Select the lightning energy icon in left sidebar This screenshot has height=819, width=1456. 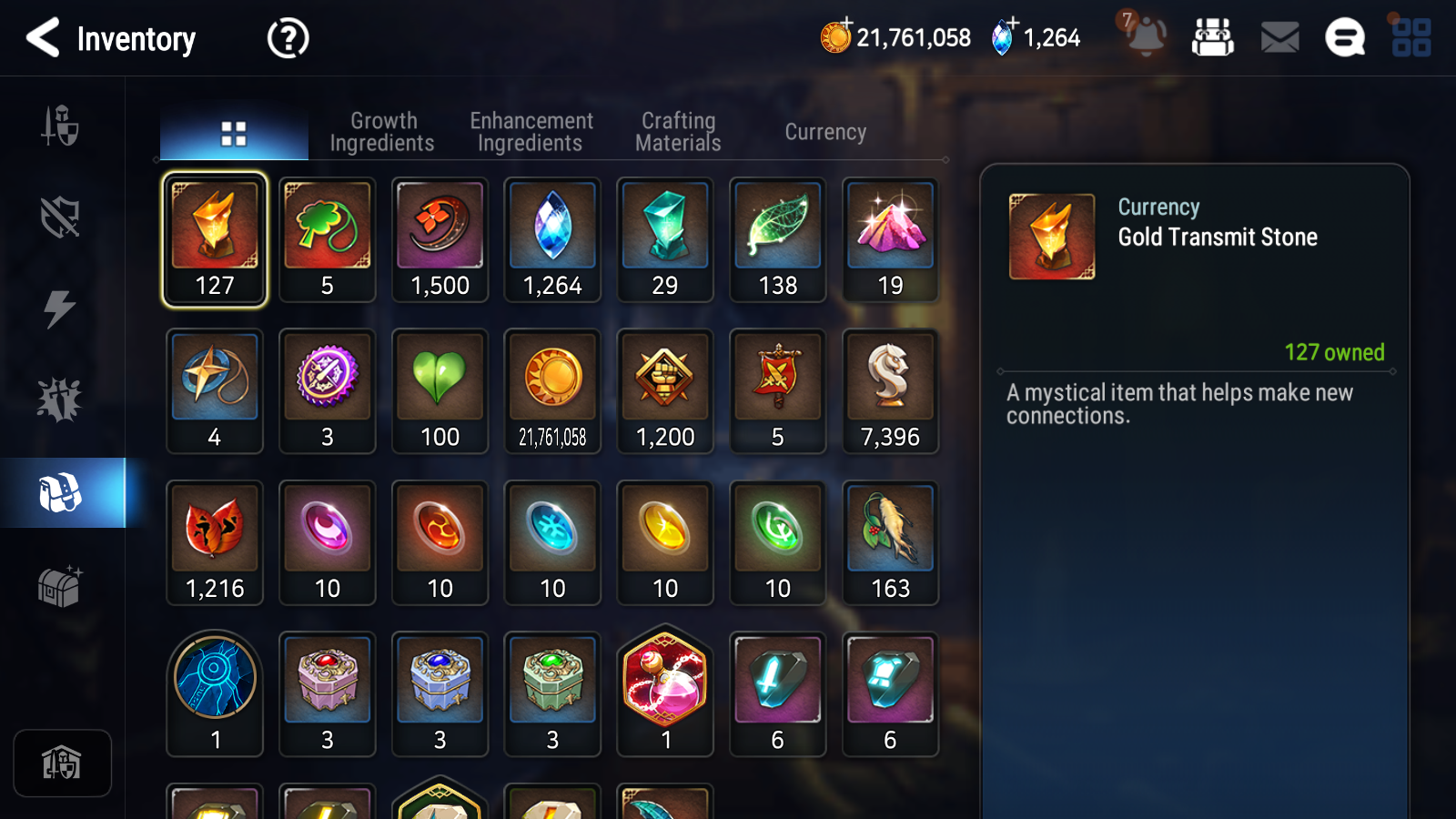pos(61,309)
